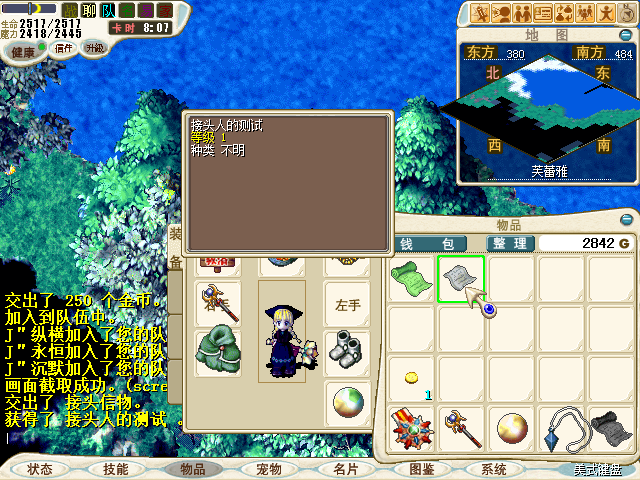Open the 名片 name card menu
The image size is (640, 480).
coord(345,468)
